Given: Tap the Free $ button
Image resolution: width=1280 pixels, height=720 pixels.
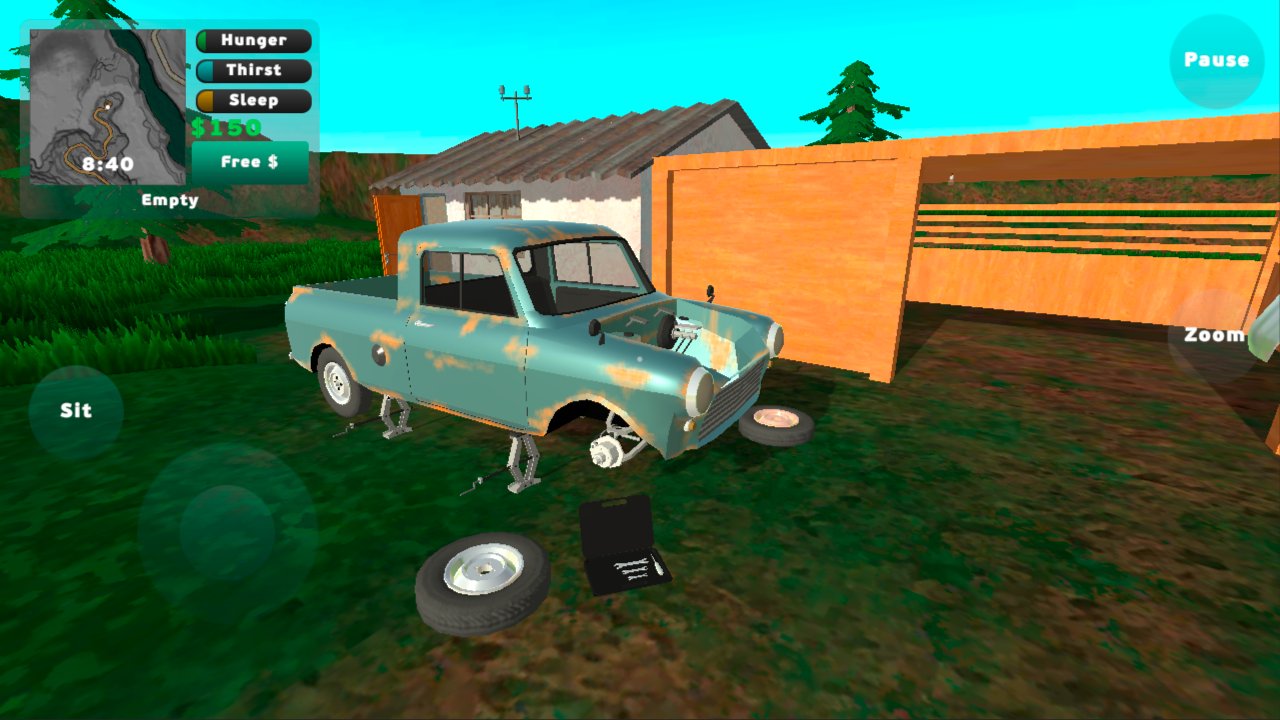Looking at the screenshot, I should point(250,162).
